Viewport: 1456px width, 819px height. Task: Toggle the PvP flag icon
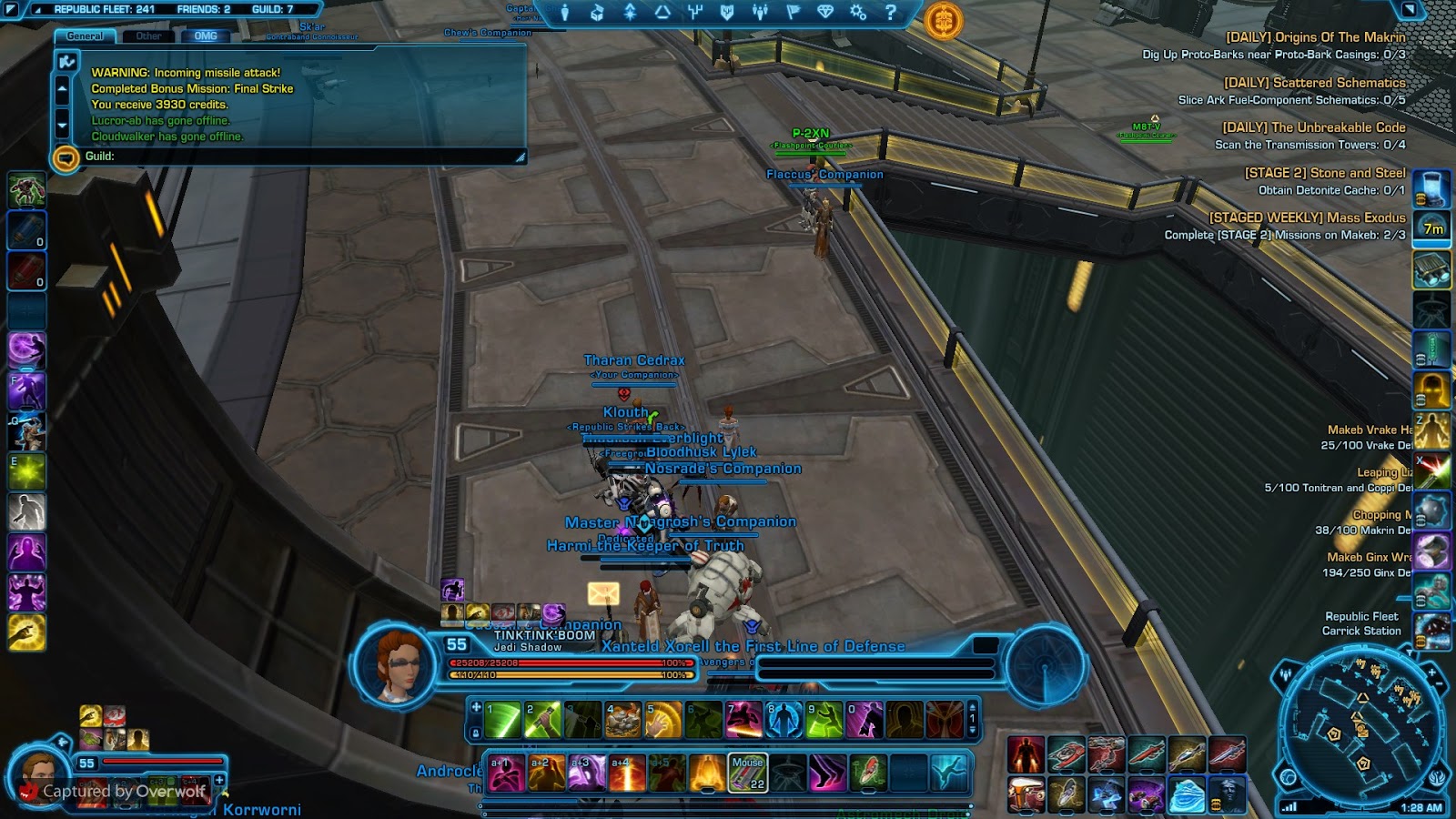(x=793, y=11)
